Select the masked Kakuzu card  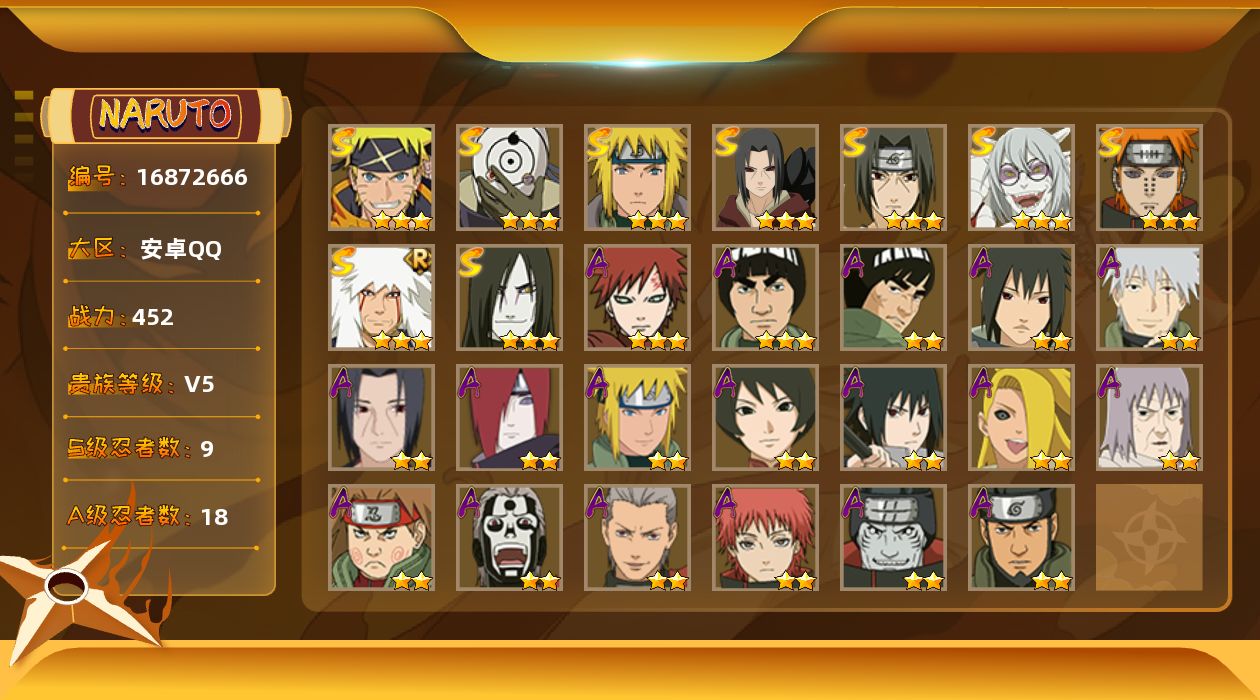pos(893,537)
